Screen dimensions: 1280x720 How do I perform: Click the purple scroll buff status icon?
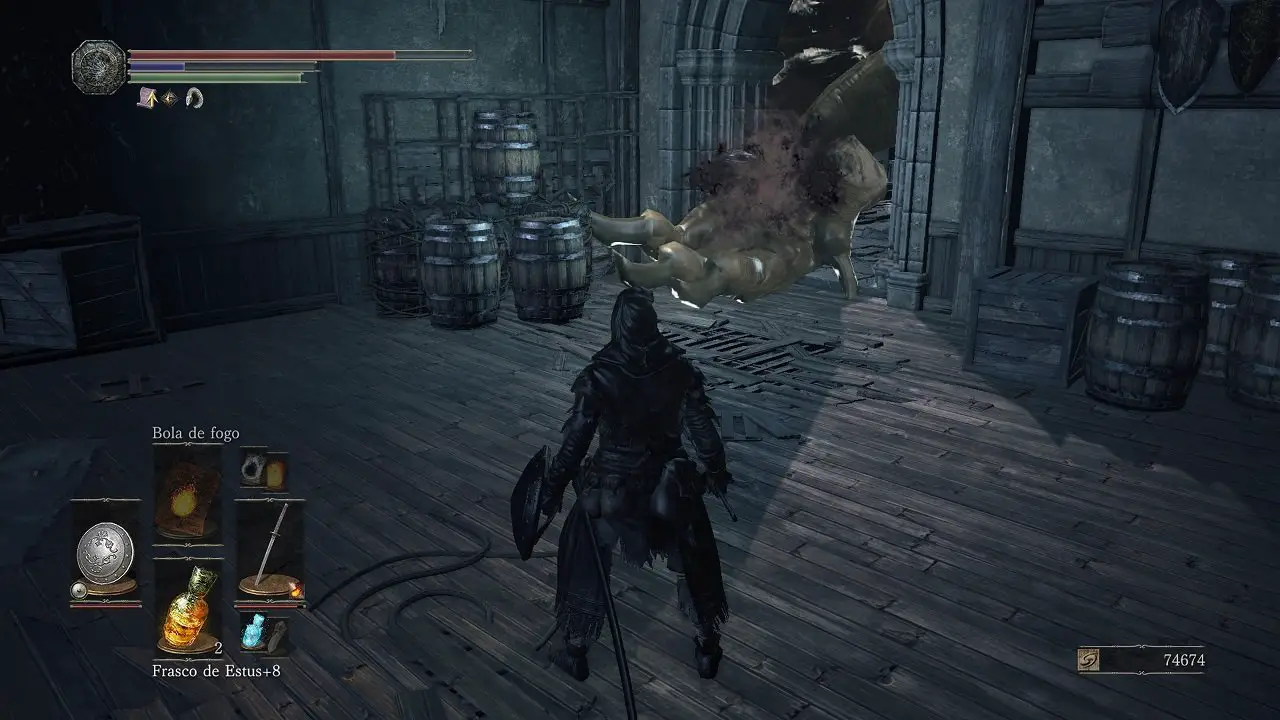(x=145, y=97)
